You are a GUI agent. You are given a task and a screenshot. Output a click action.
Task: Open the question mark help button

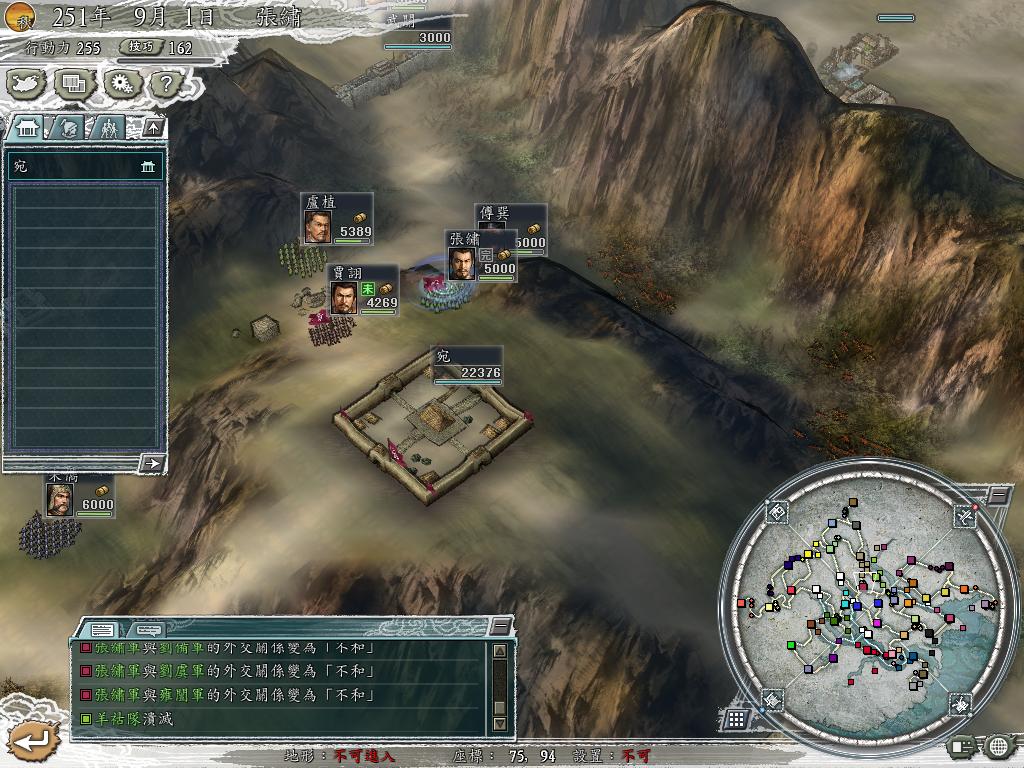pyautogui.click(x=164, y=84)
